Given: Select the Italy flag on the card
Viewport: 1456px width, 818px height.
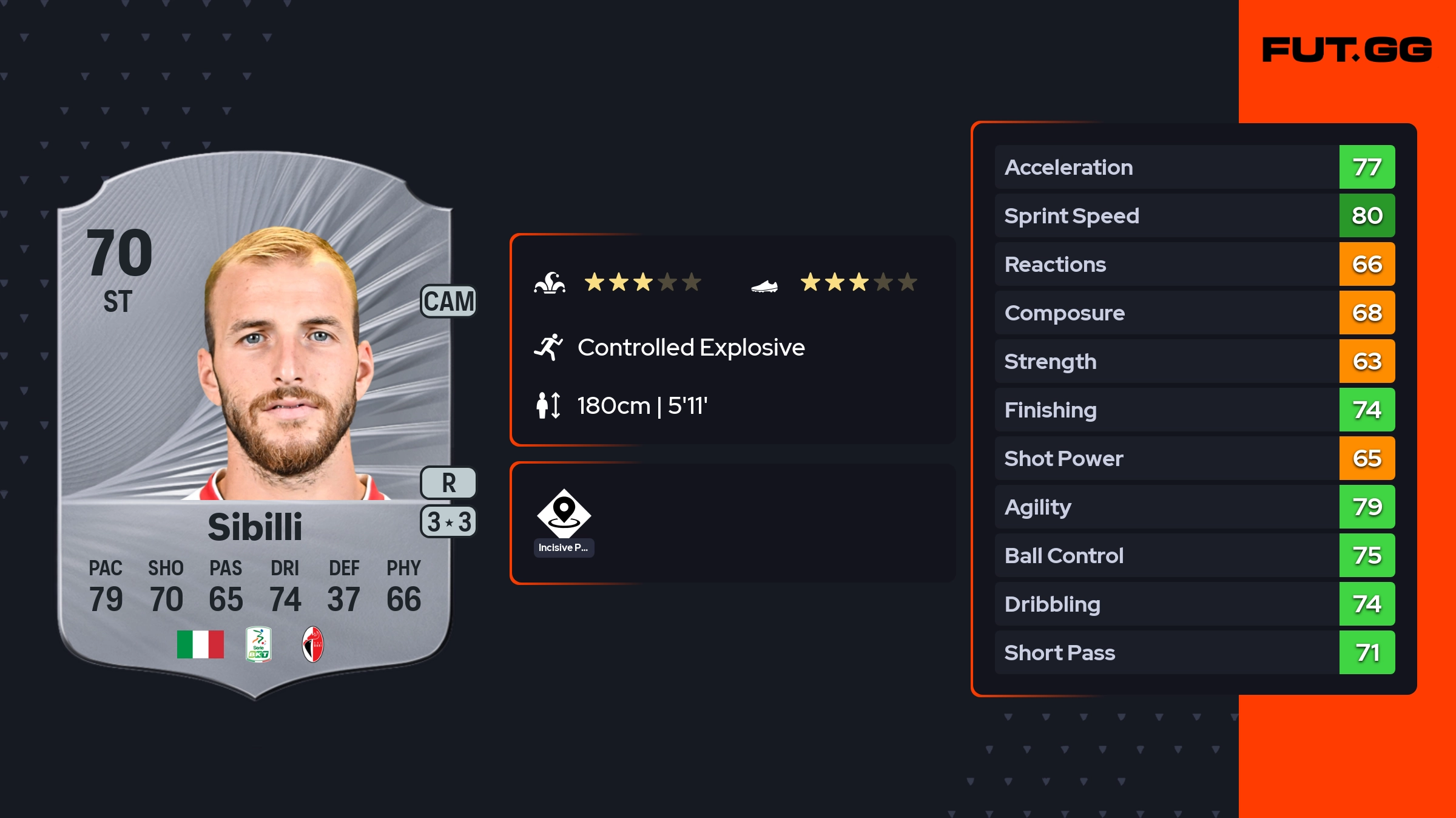Looking at the screenshot, I should click(200, 644).
